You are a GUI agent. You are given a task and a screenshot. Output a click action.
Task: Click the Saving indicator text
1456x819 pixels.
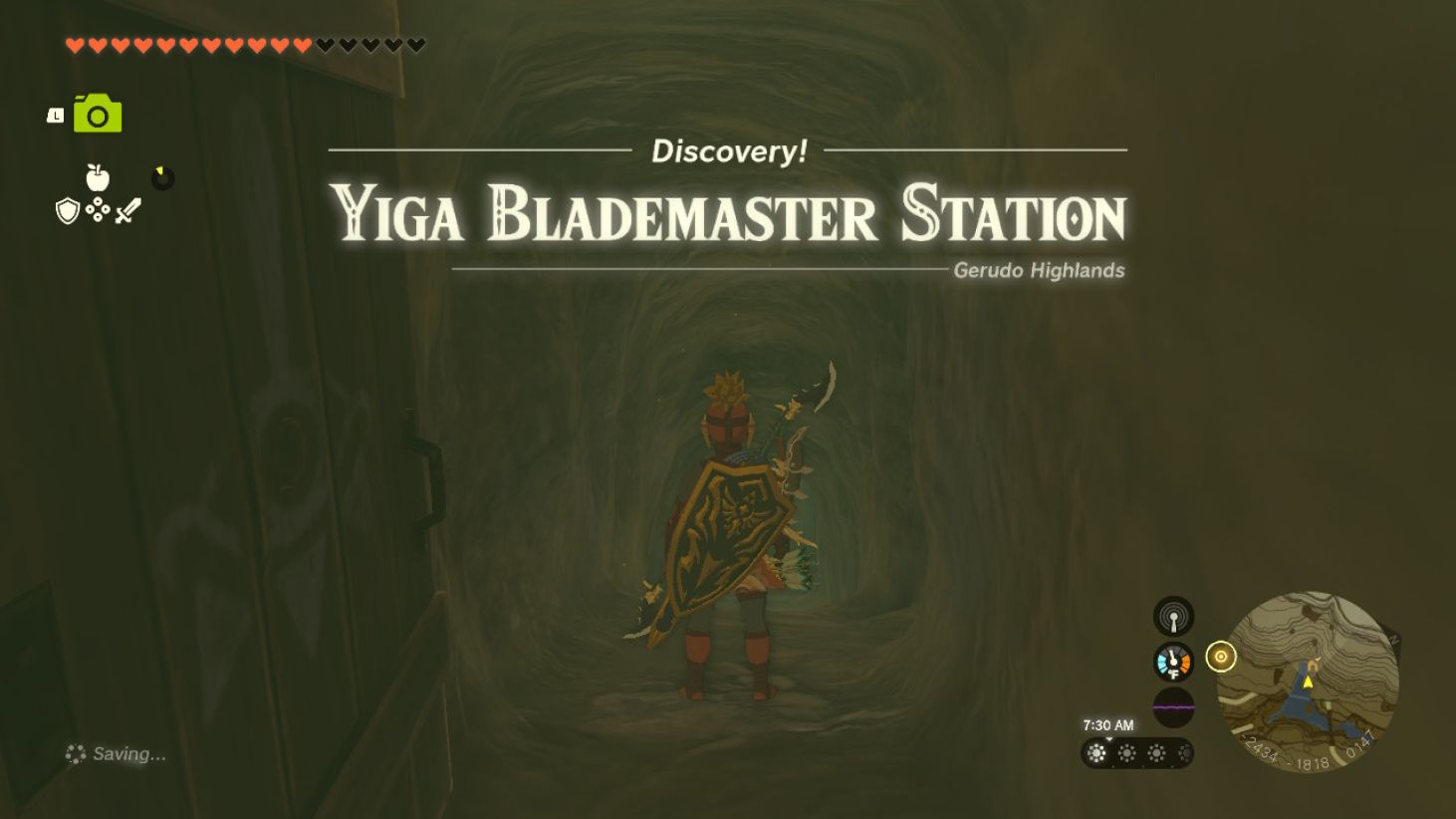(116, 754)
